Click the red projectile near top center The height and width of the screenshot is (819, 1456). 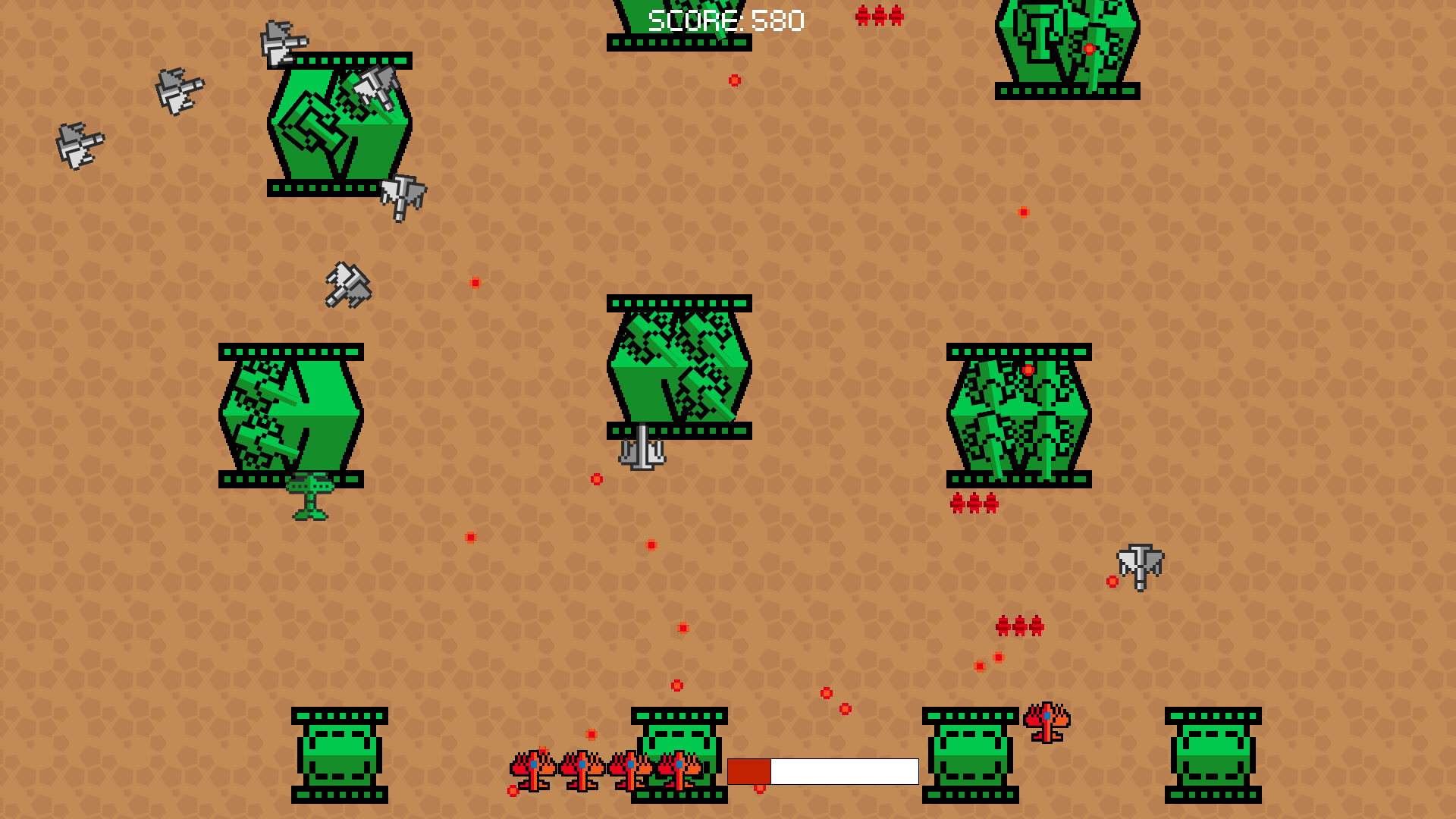tap(733, 79)
